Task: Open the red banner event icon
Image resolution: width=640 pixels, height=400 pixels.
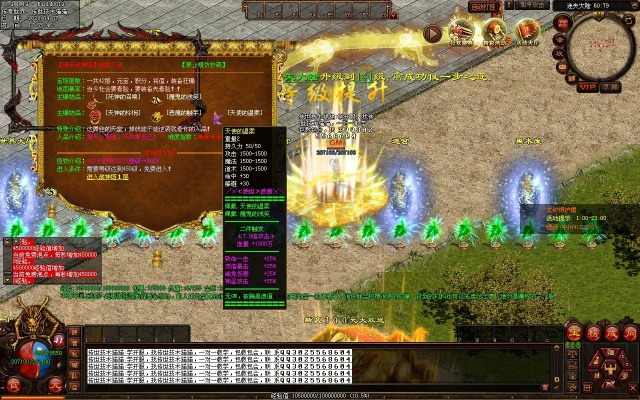Action: click(528, 33)
